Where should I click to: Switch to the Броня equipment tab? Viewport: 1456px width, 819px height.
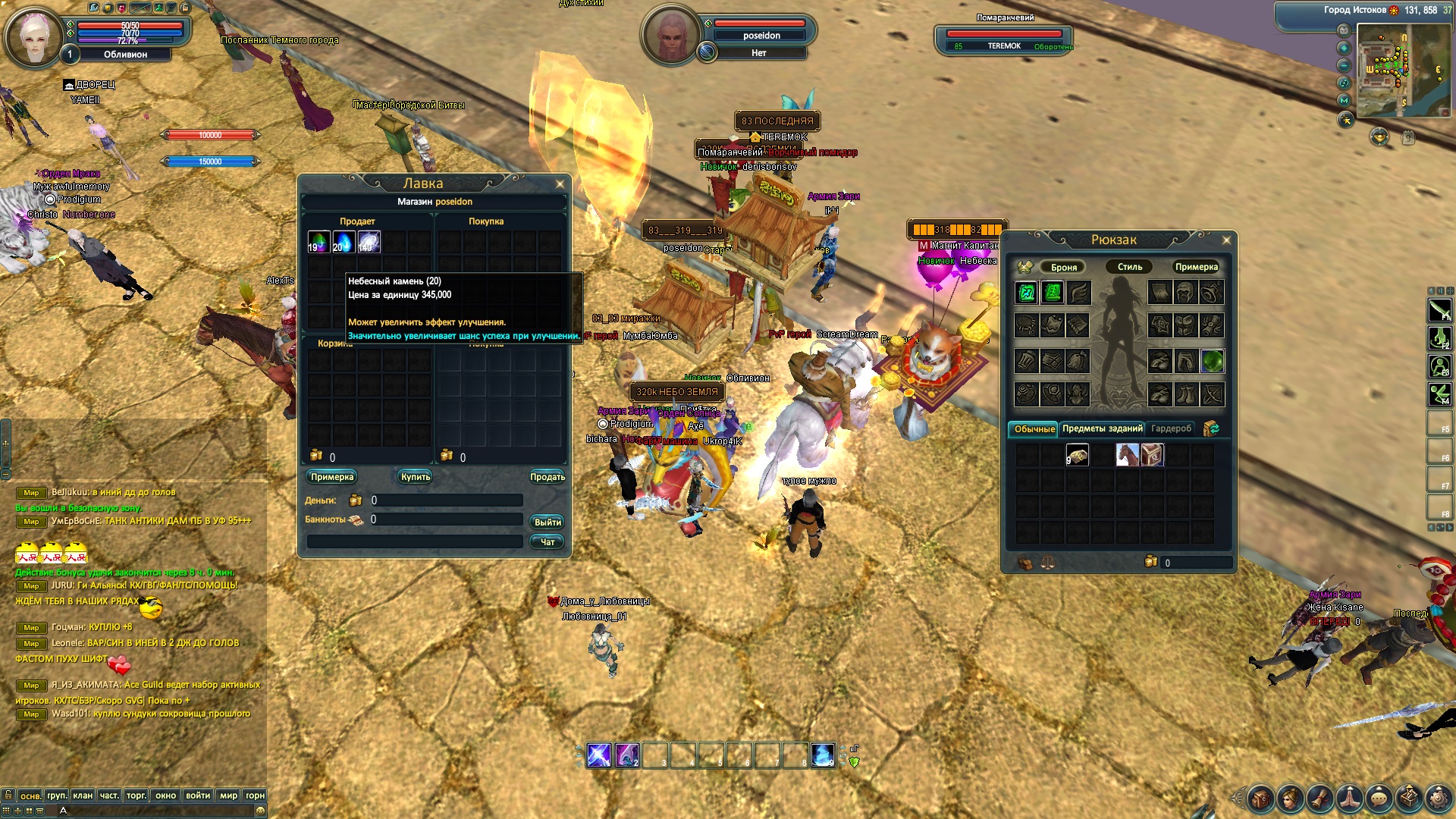pyautogui.click(x=1063, y=267)
